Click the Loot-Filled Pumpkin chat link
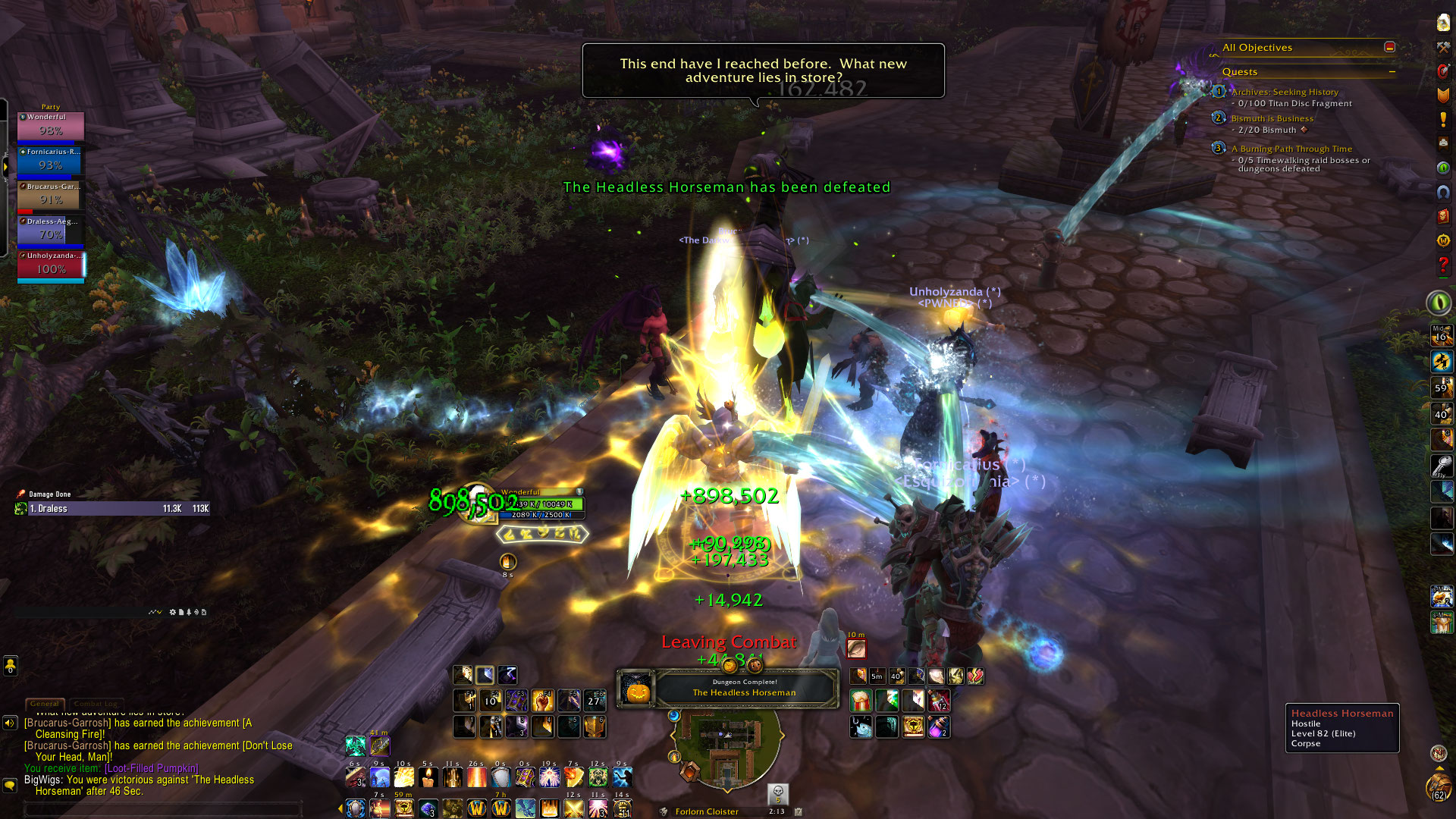 point(152,768)
